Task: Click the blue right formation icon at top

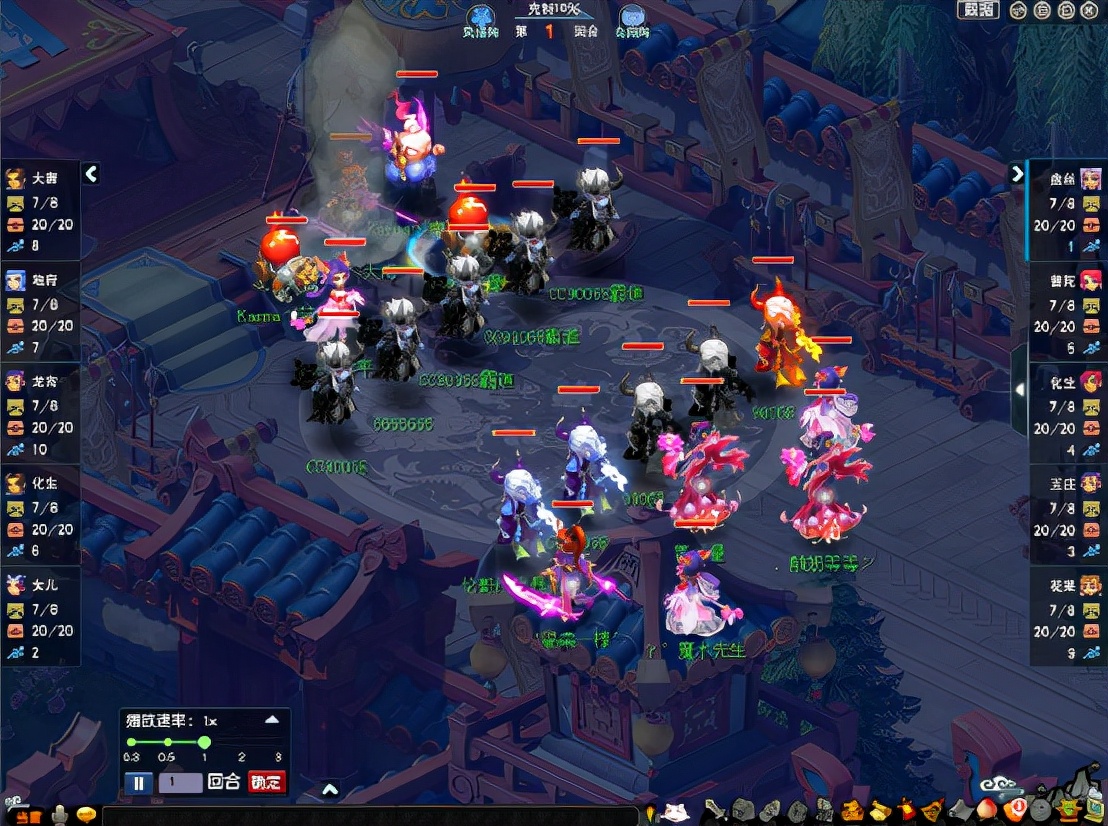Action: 631,18
